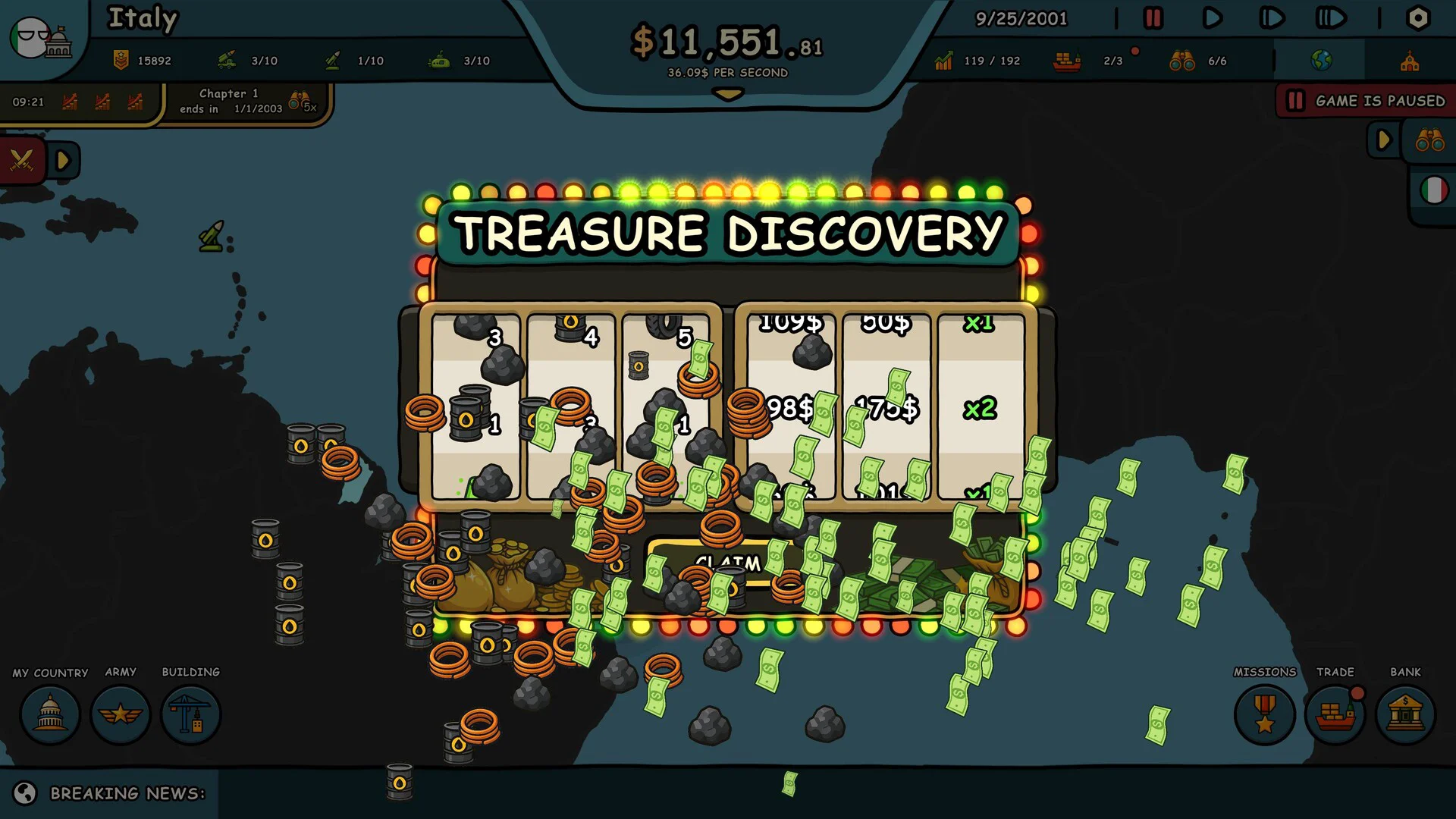Screen dimensions: 1456x819
Task: Open the Bank menu
Action: (1405, 714)
